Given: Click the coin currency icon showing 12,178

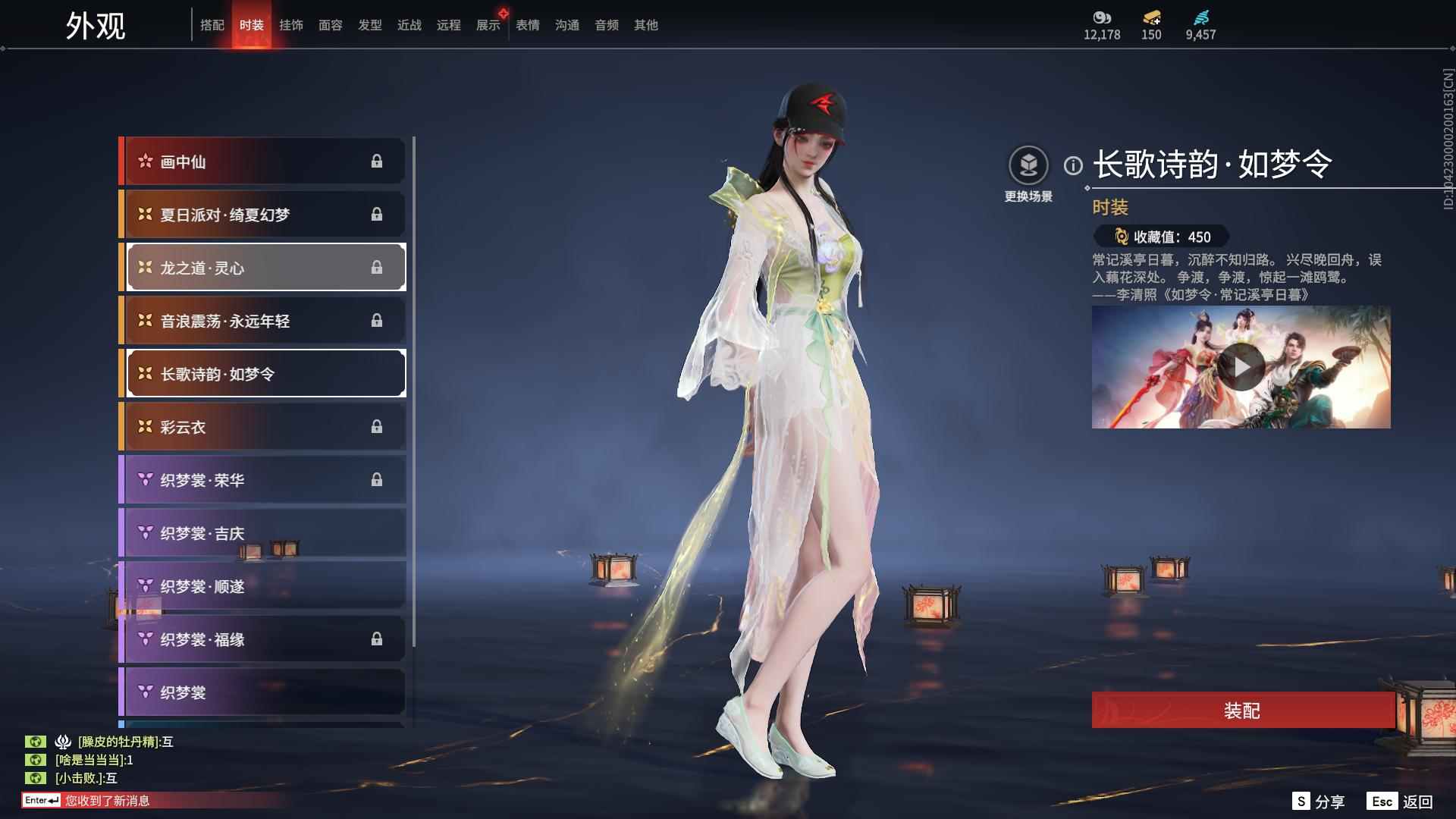Looking at the screenshot, I should click(1101, 19).
